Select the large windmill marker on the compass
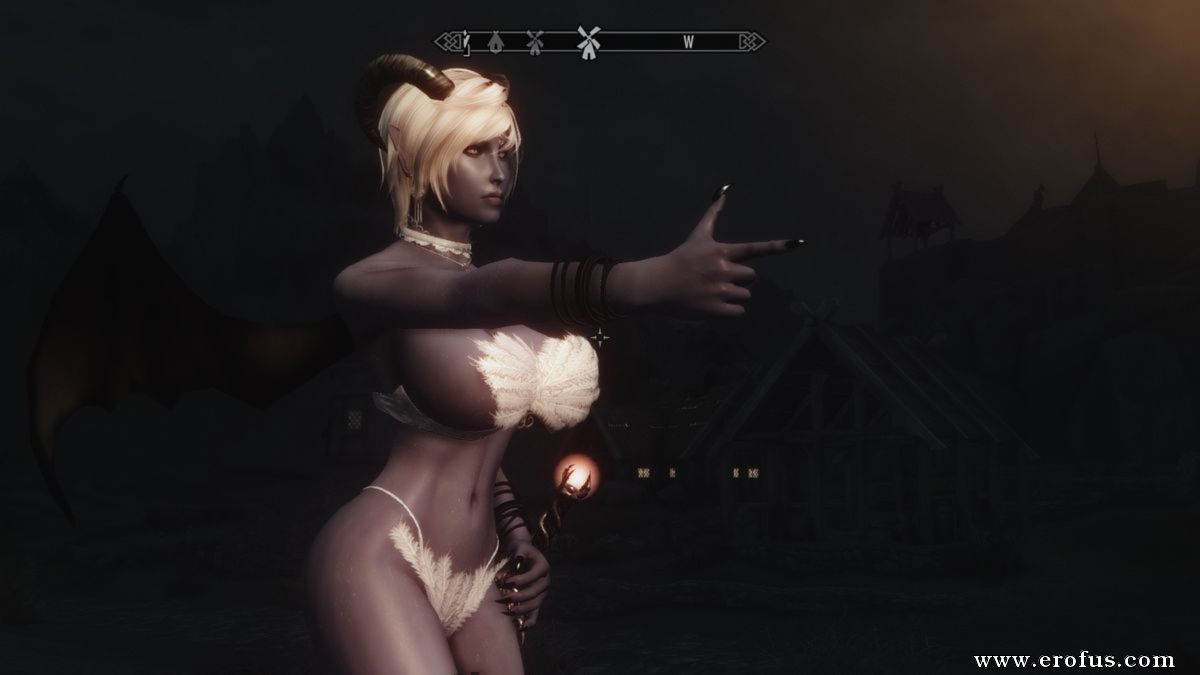The image size is (1200, 675). 588,41
